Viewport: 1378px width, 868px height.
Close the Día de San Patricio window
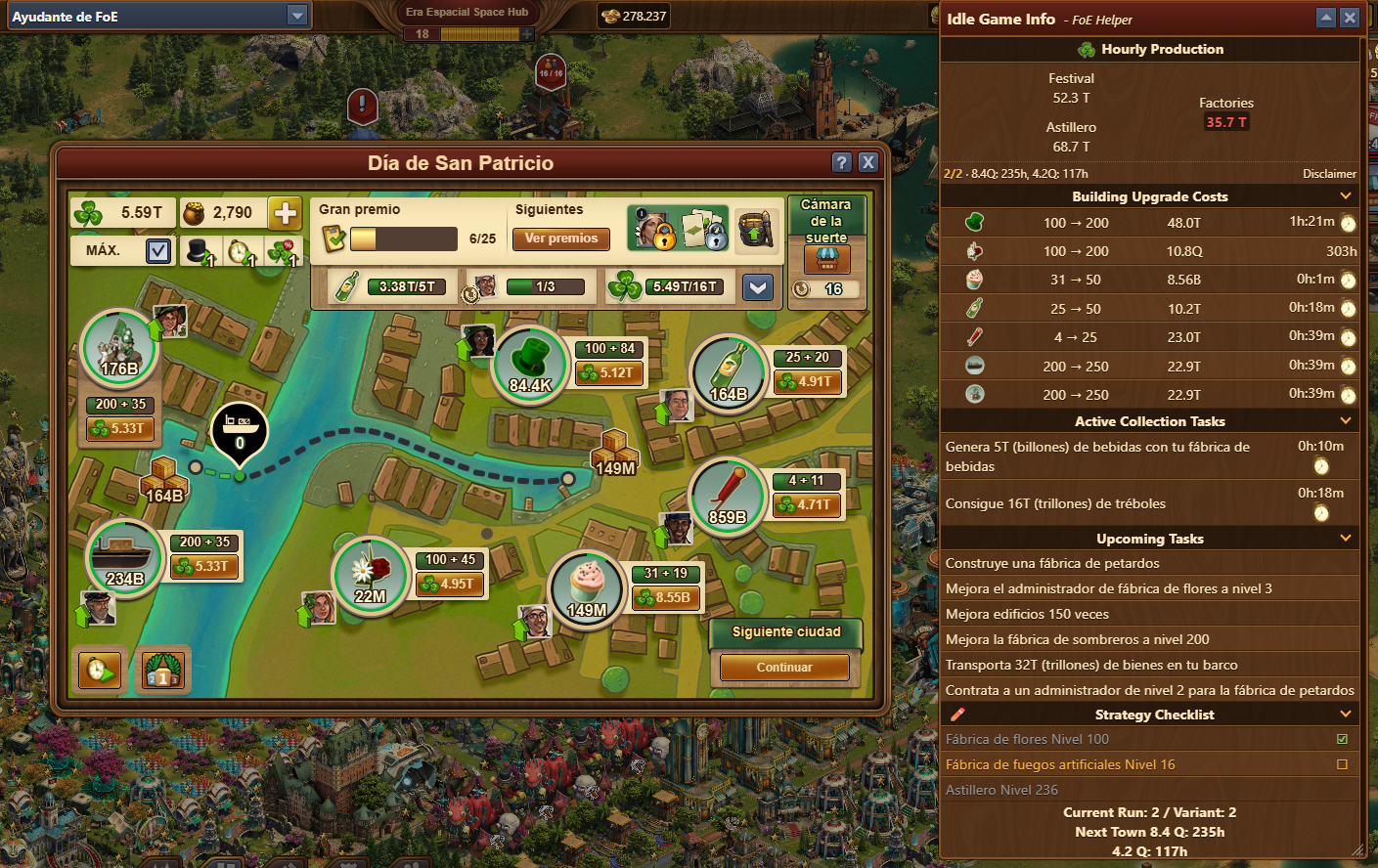867,162
